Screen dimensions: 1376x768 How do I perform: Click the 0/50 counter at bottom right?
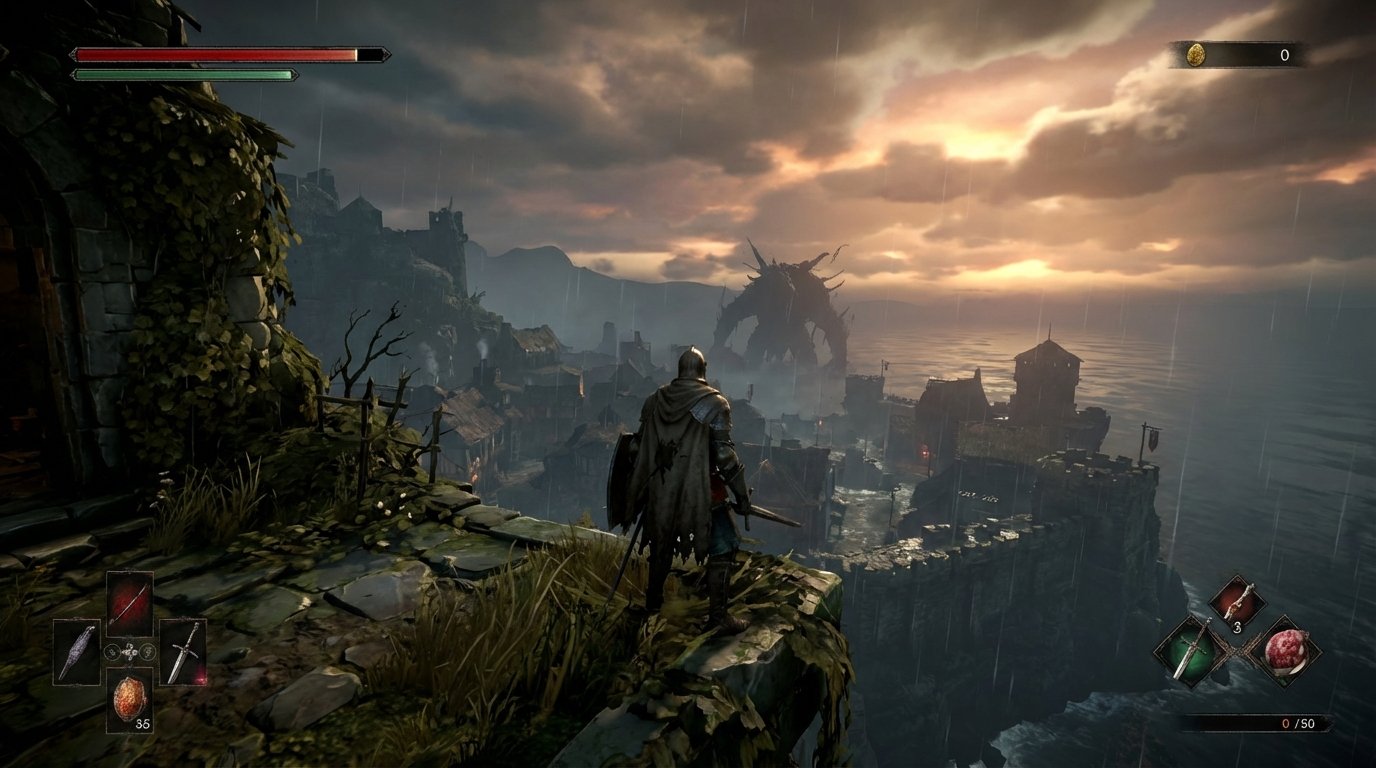1300,722
